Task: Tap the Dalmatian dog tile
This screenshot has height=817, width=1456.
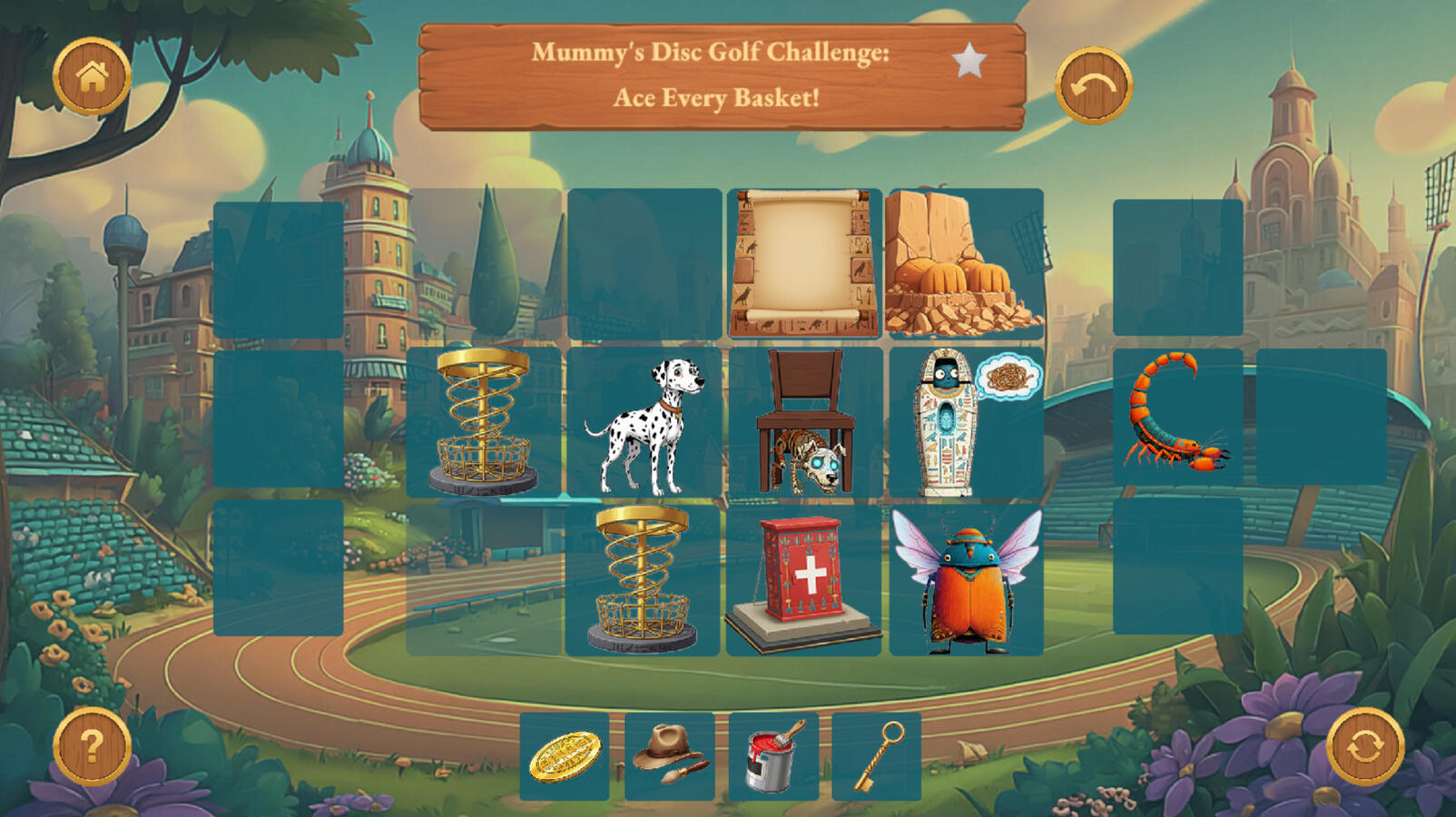Action: click(645, 423)
